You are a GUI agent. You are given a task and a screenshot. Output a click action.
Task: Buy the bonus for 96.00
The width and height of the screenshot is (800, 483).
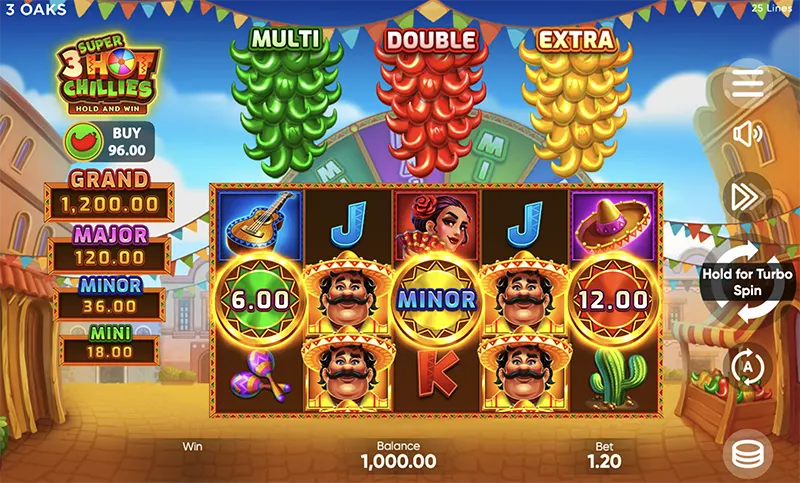(112, 143)
